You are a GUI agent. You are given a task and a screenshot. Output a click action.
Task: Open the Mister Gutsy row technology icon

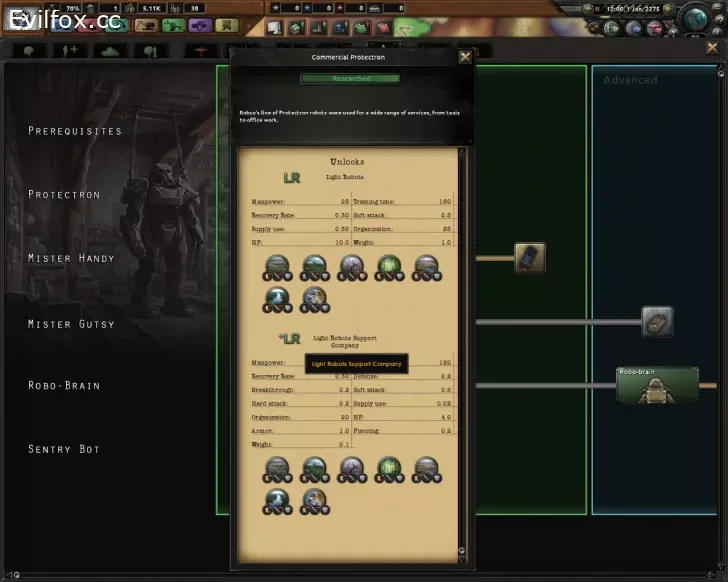657,321
